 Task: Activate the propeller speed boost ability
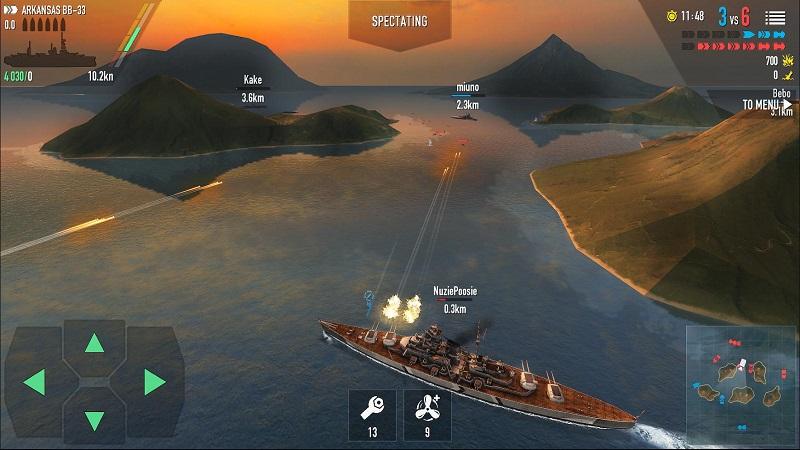click(x=427, y=414)
